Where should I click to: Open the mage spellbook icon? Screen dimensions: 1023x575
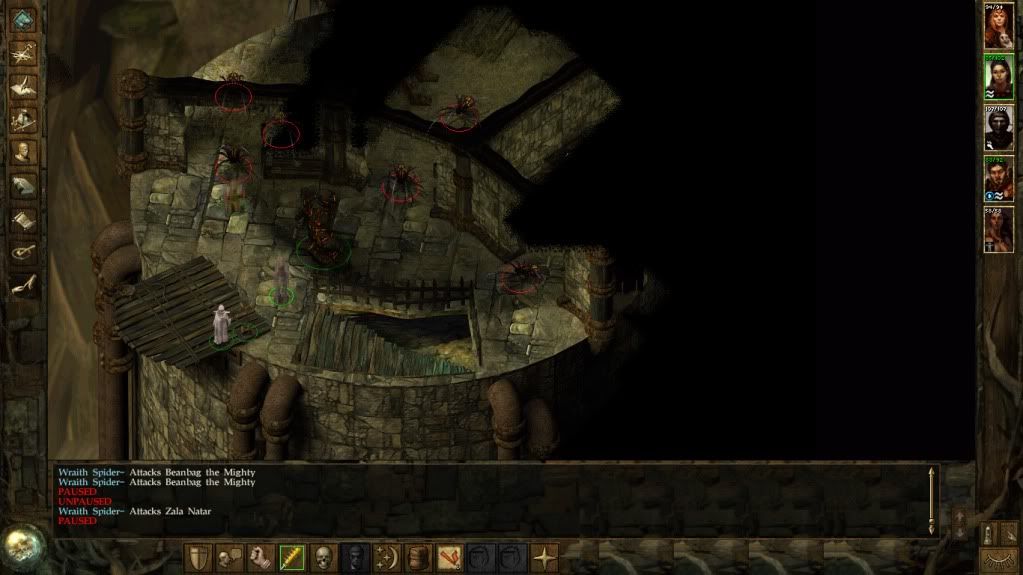coord(23,185)
